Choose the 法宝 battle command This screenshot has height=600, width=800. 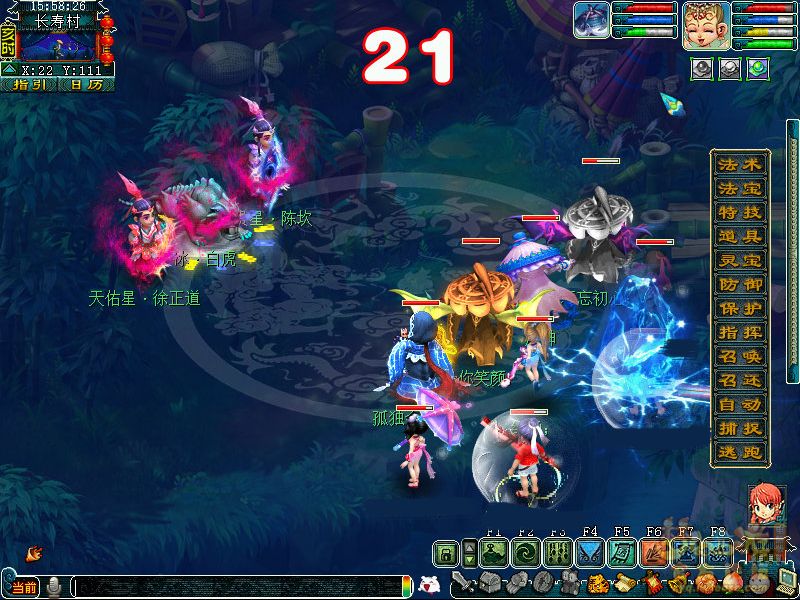[x=740, y=189]
